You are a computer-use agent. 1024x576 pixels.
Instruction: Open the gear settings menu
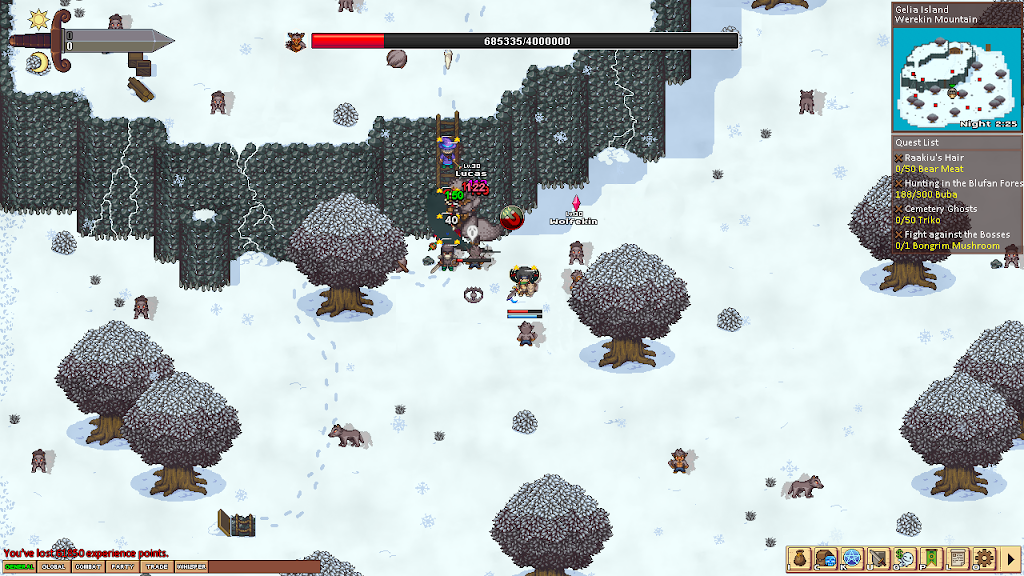983,558
